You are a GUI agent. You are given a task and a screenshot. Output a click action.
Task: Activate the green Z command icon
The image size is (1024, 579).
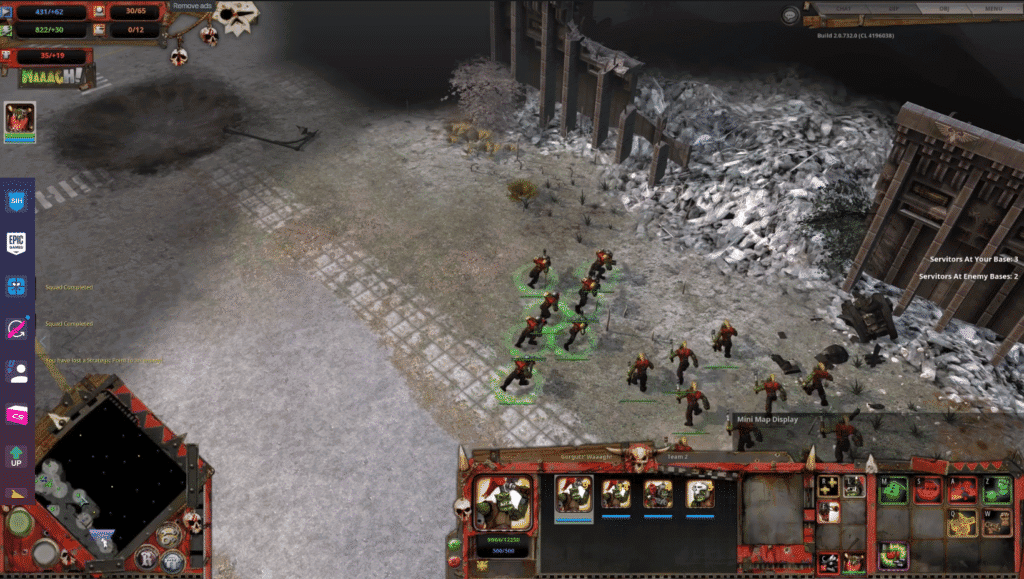(x=997, y=491)
